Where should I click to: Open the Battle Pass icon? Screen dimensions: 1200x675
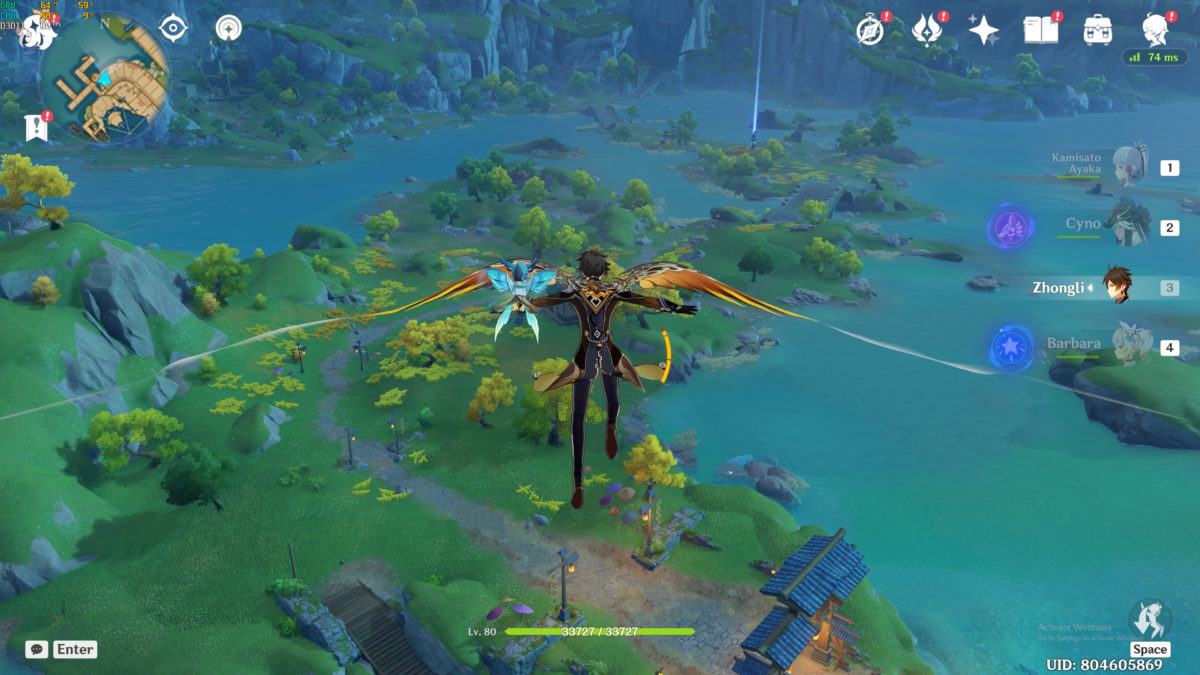click(x=927, y=30)
